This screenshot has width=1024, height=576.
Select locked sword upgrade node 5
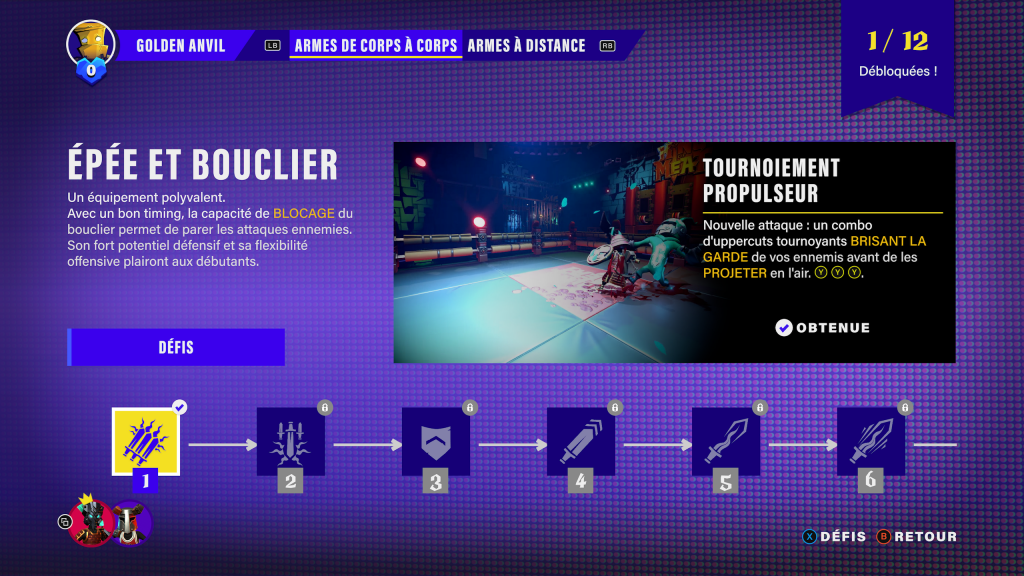[726, 441]
